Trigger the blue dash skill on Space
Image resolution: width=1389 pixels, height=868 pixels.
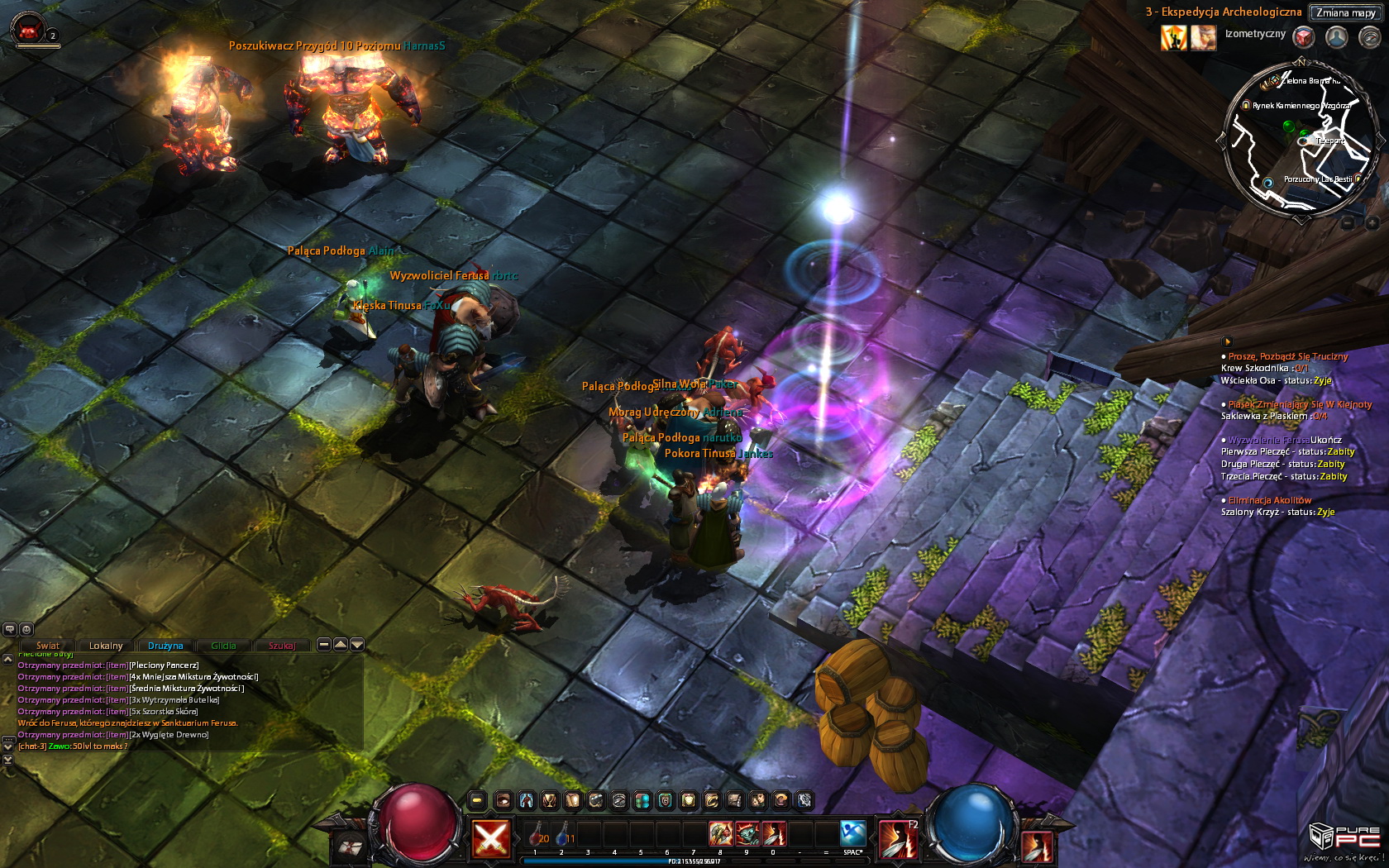tap(852, 832)
